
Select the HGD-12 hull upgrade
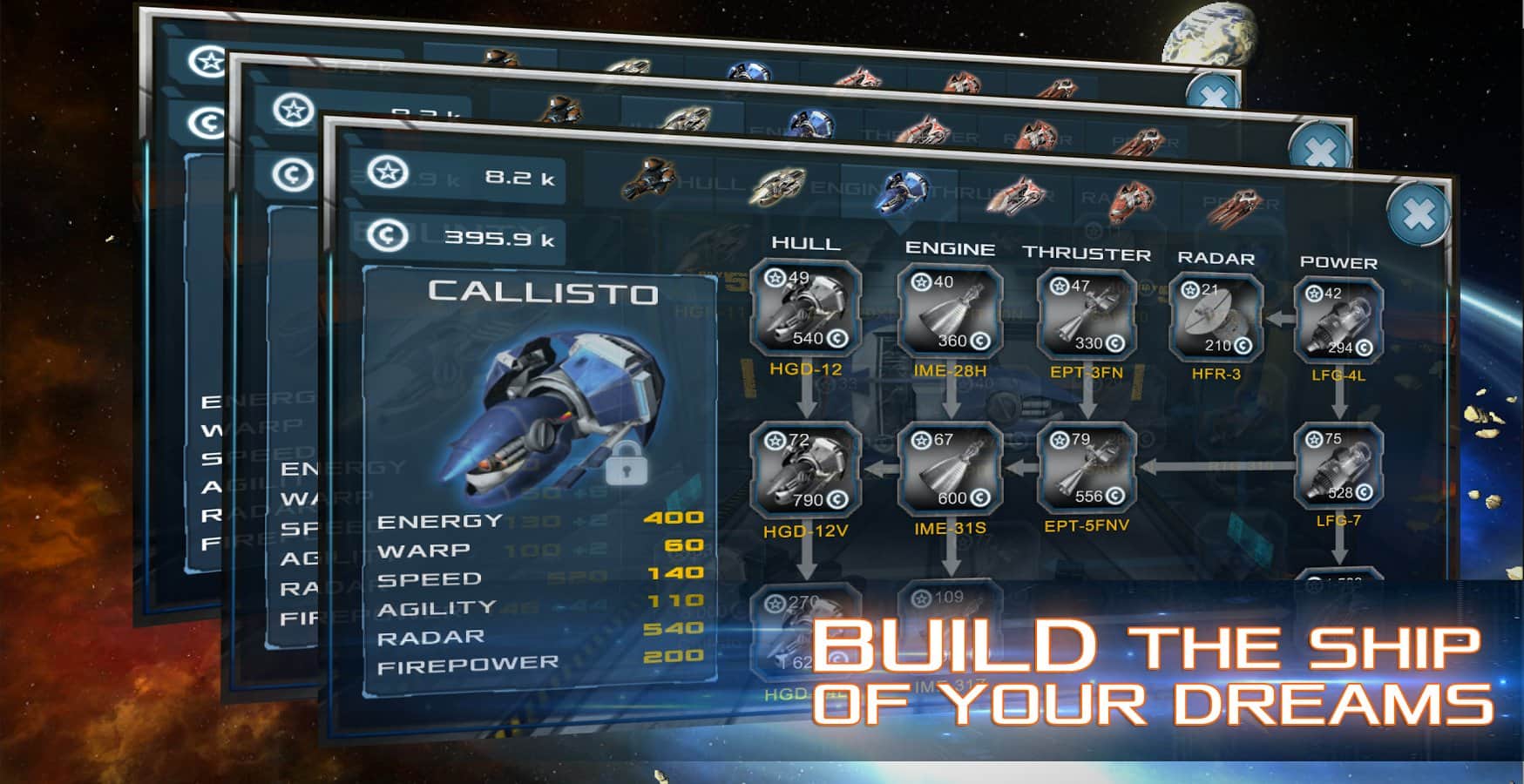point(806,309)
